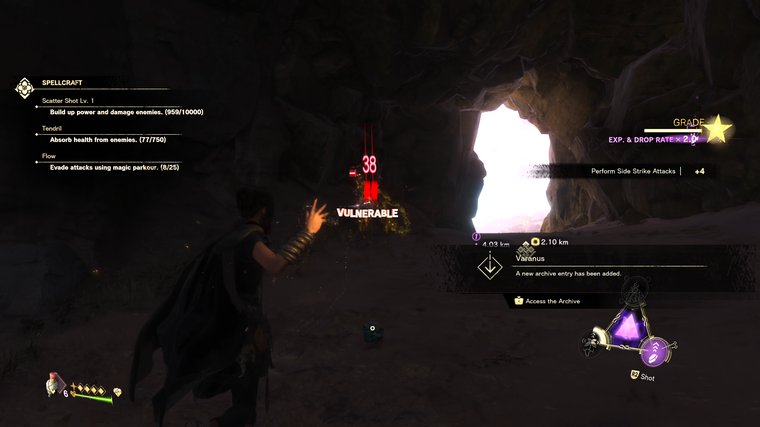Click the Access the Archive prompt
760x427 pixels.
[x=550, y=300]
